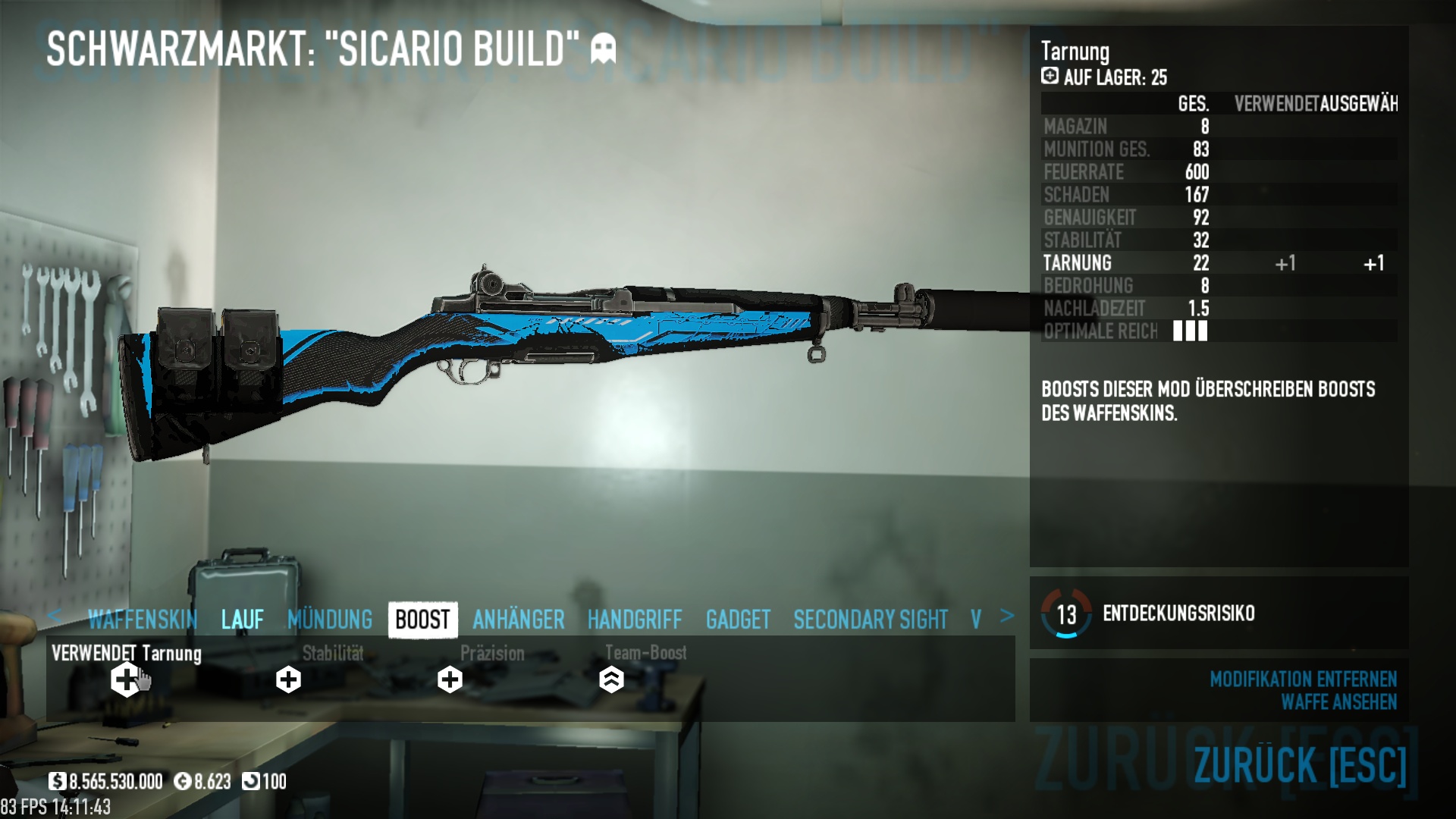Switch to the Waffenskin tab
Image resolution: width=1456 pixels, height=819 pixels.
143,620
